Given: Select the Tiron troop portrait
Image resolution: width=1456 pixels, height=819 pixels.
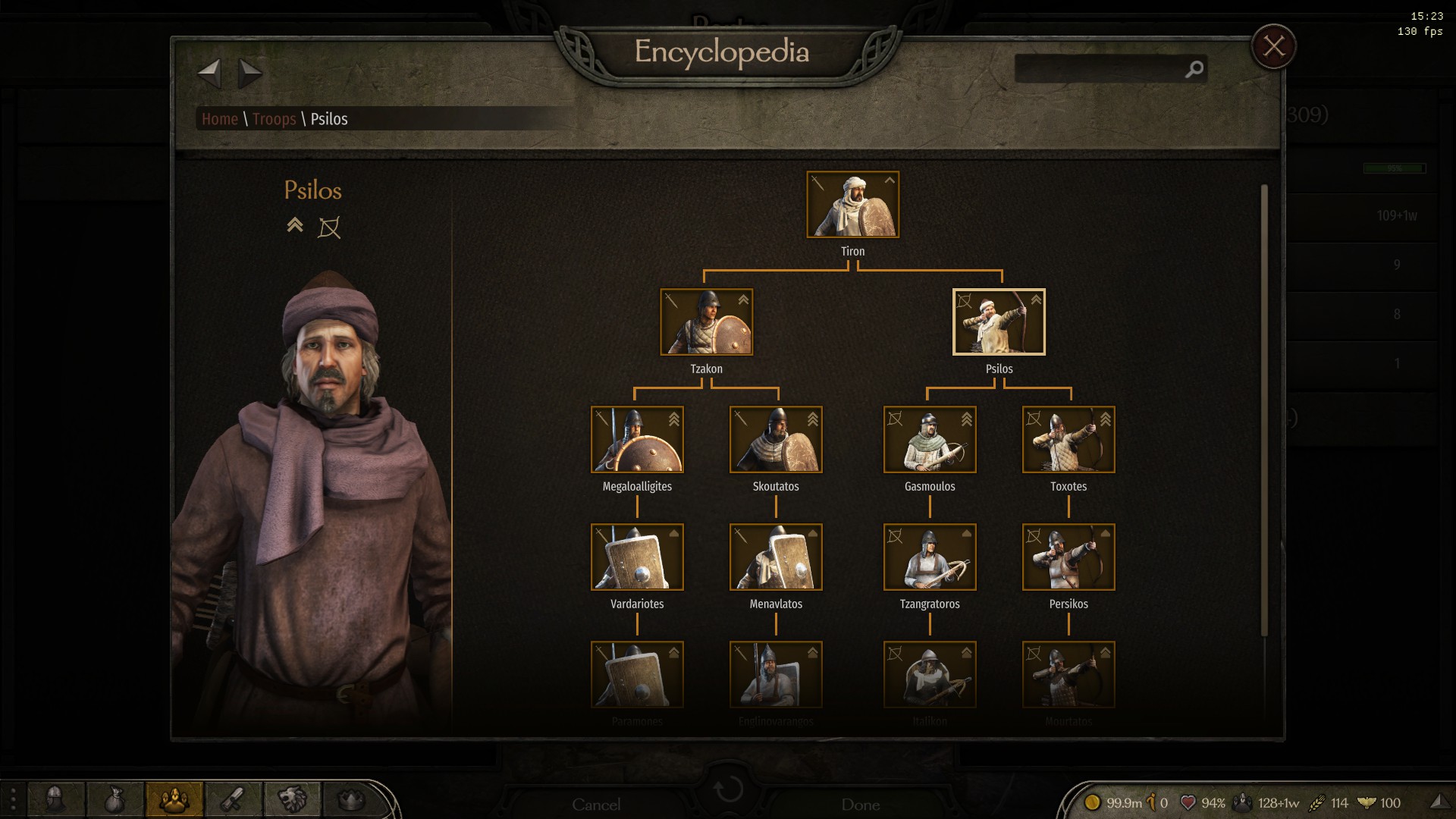Looking at the screenshot, I should tap(852, 205).
